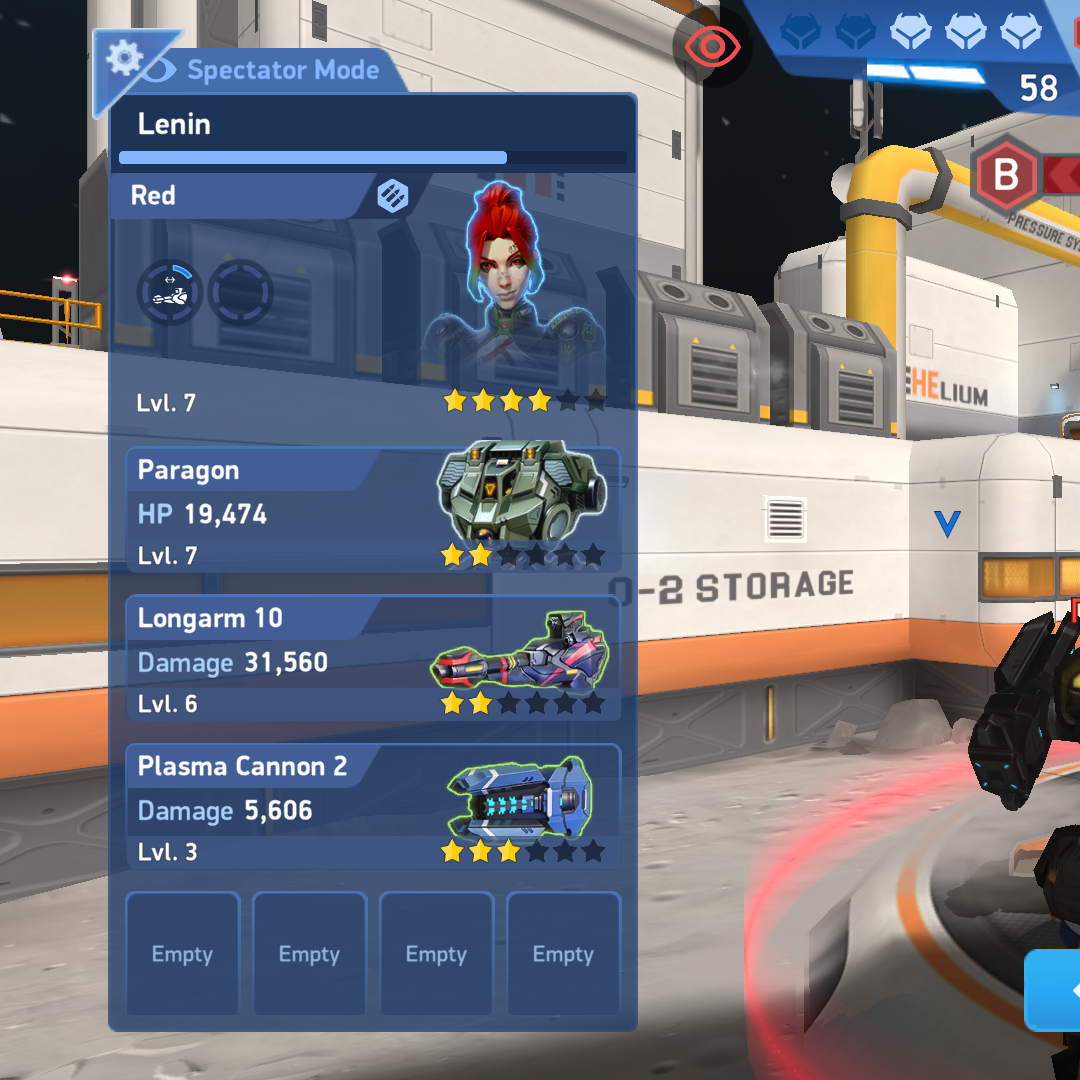
Task: Choose the Plasma Cannon 2 weapon card
Action: click(372, 807)
